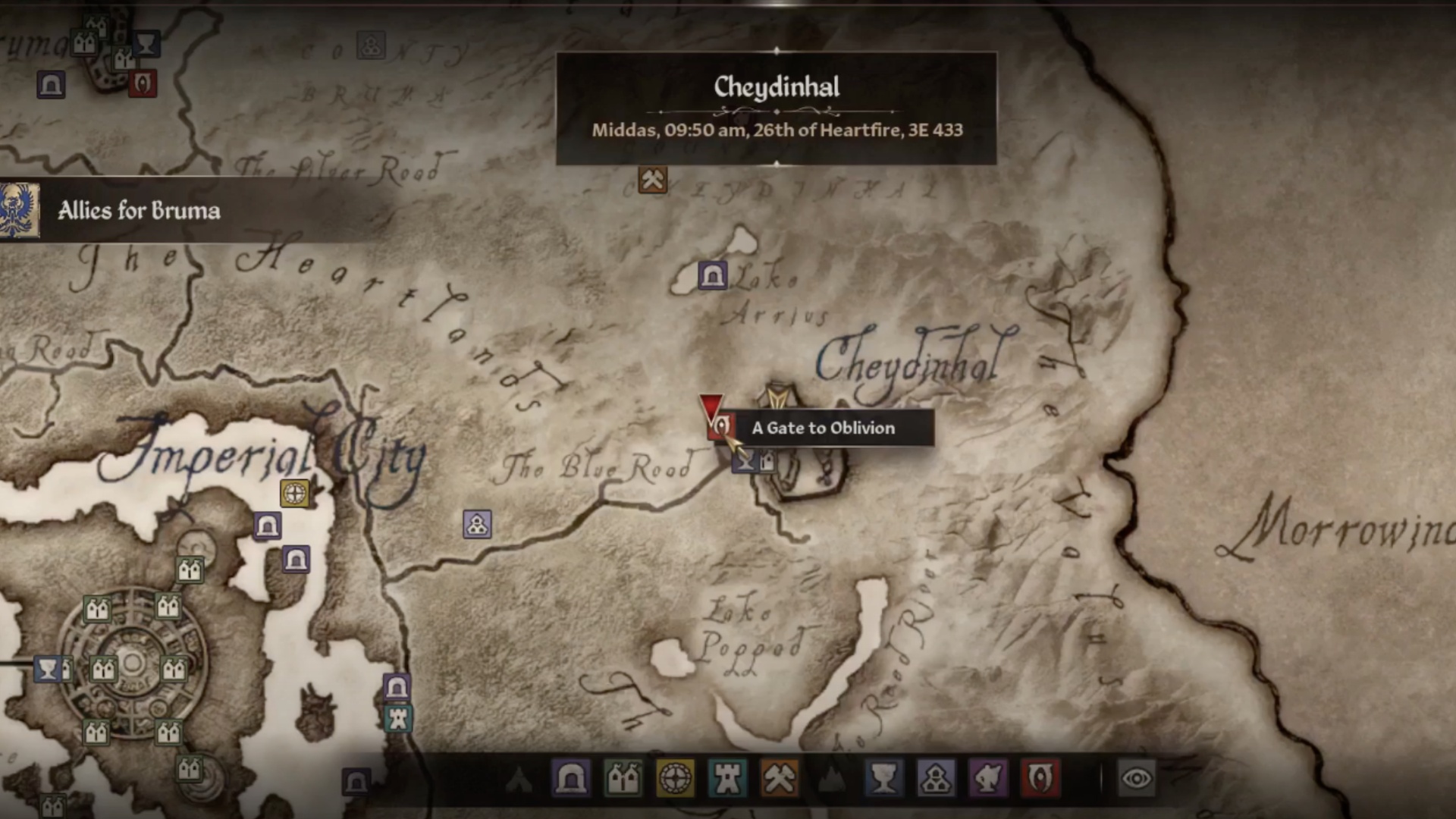Select the cave marker at Lake Arrius
This screenshot has height=819, width=1456.
click(x=712, y=275)
